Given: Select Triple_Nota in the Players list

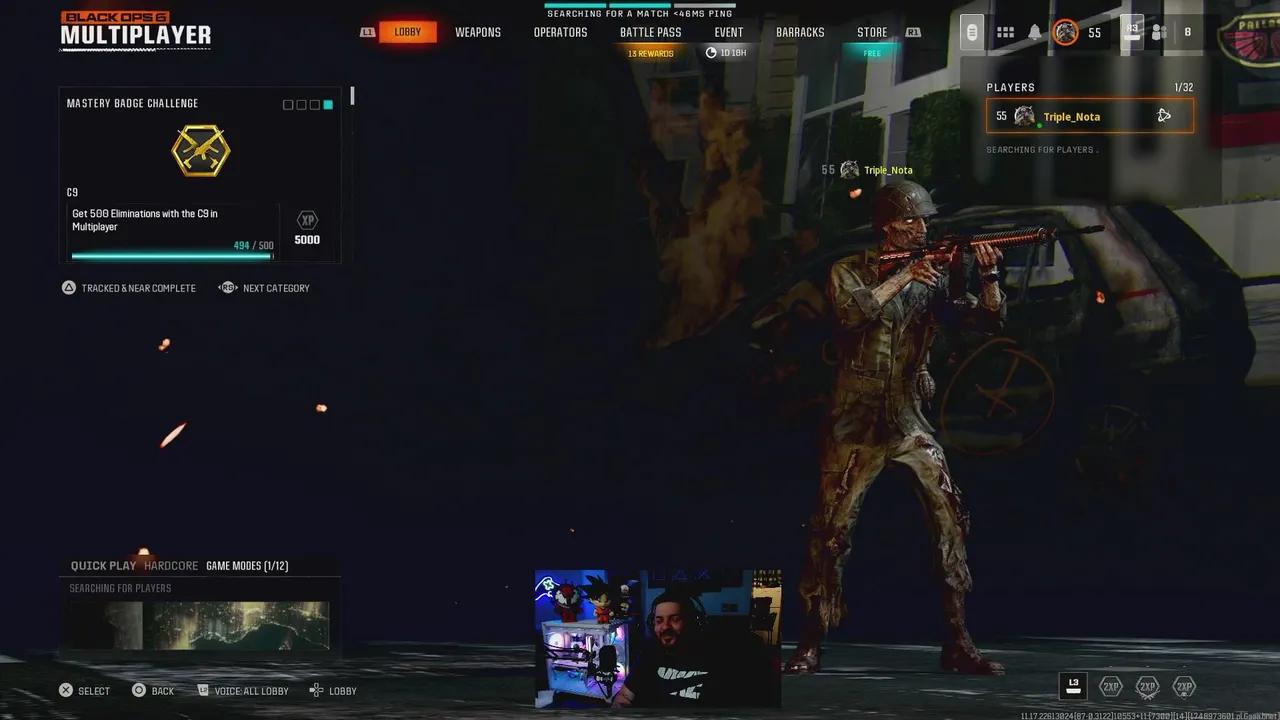Looking at the screenshot, I should pyautogui.click(x=1072, y=116).
